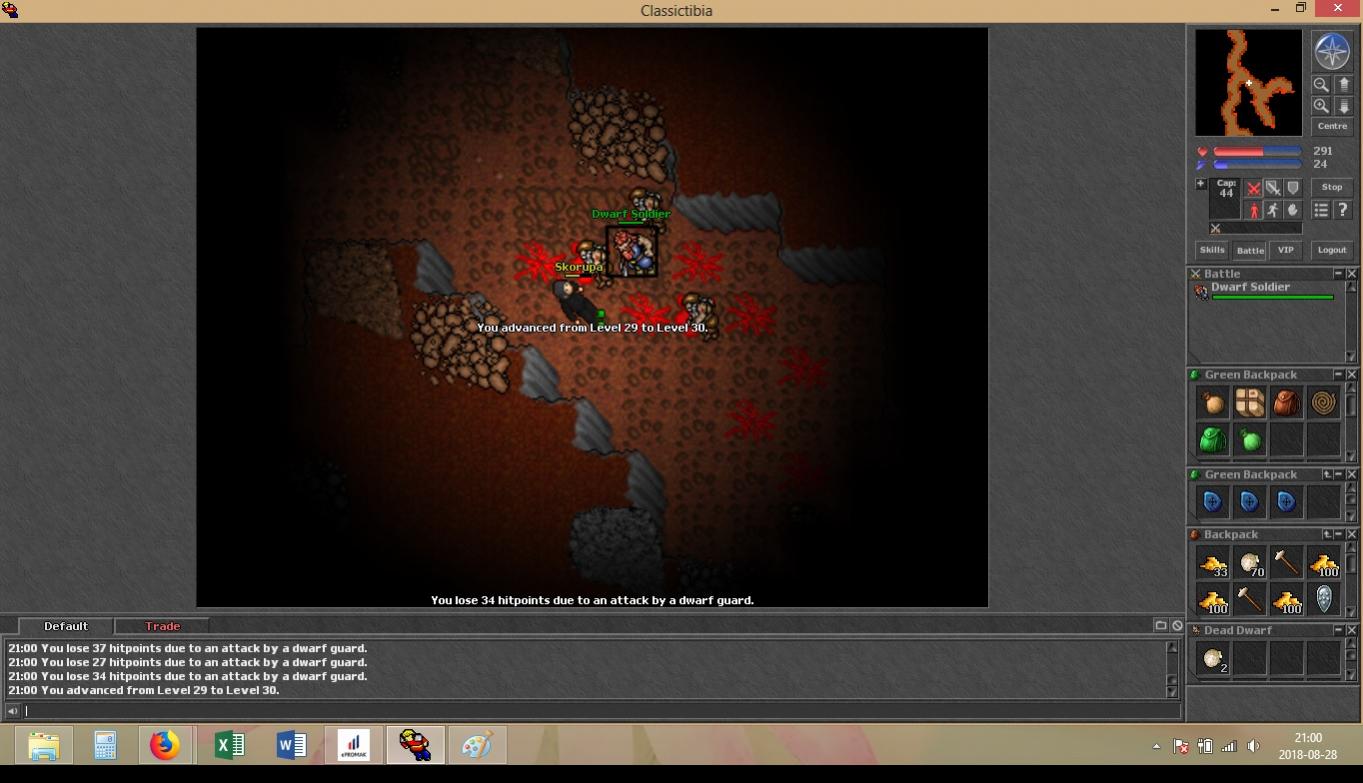Image resolution: width=1363 pixels, height=783 pixels.
Task: Open the help question mark button
Action: click(1342, 210)
